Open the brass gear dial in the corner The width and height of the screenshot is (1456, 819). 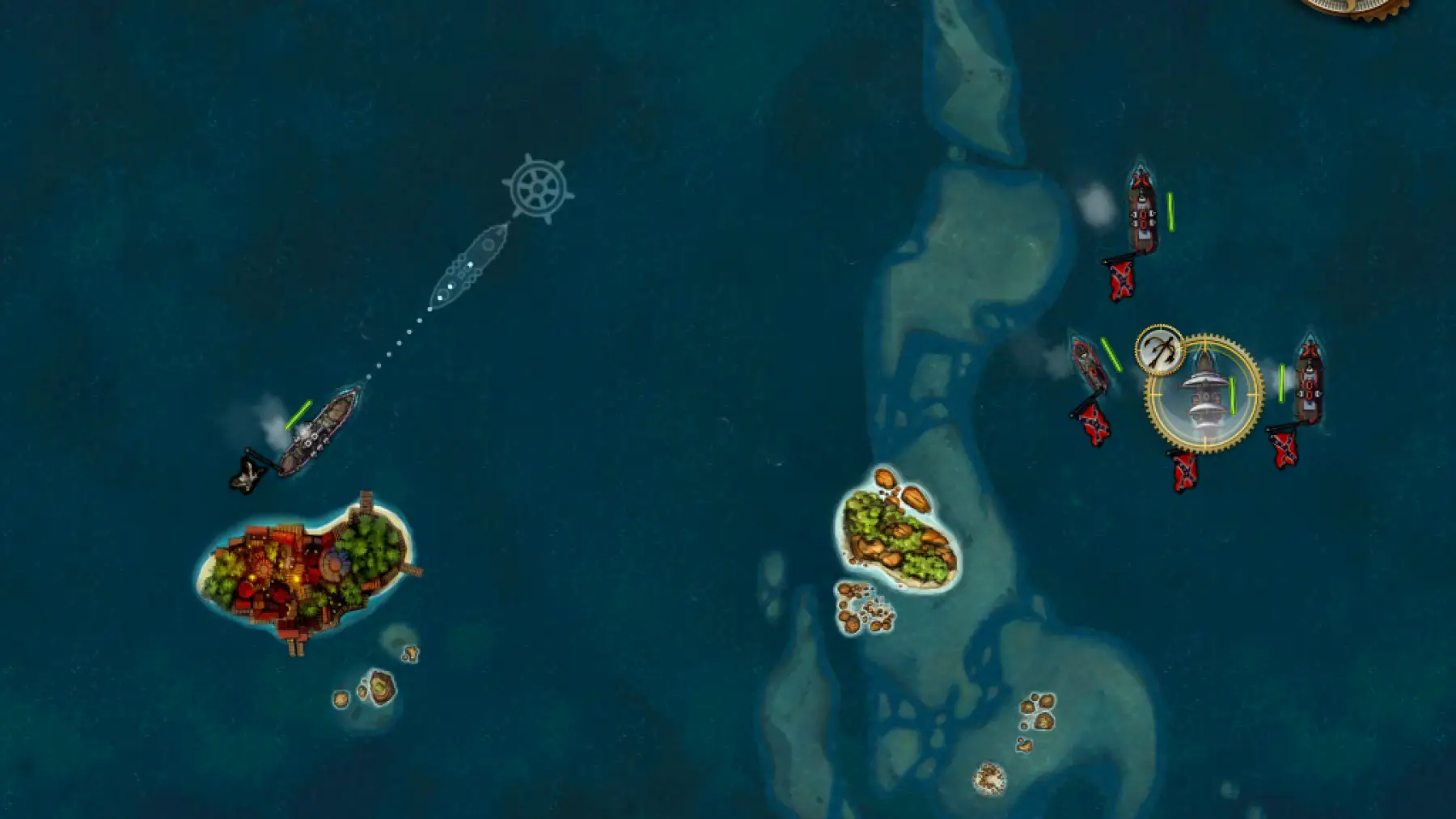1361,6
